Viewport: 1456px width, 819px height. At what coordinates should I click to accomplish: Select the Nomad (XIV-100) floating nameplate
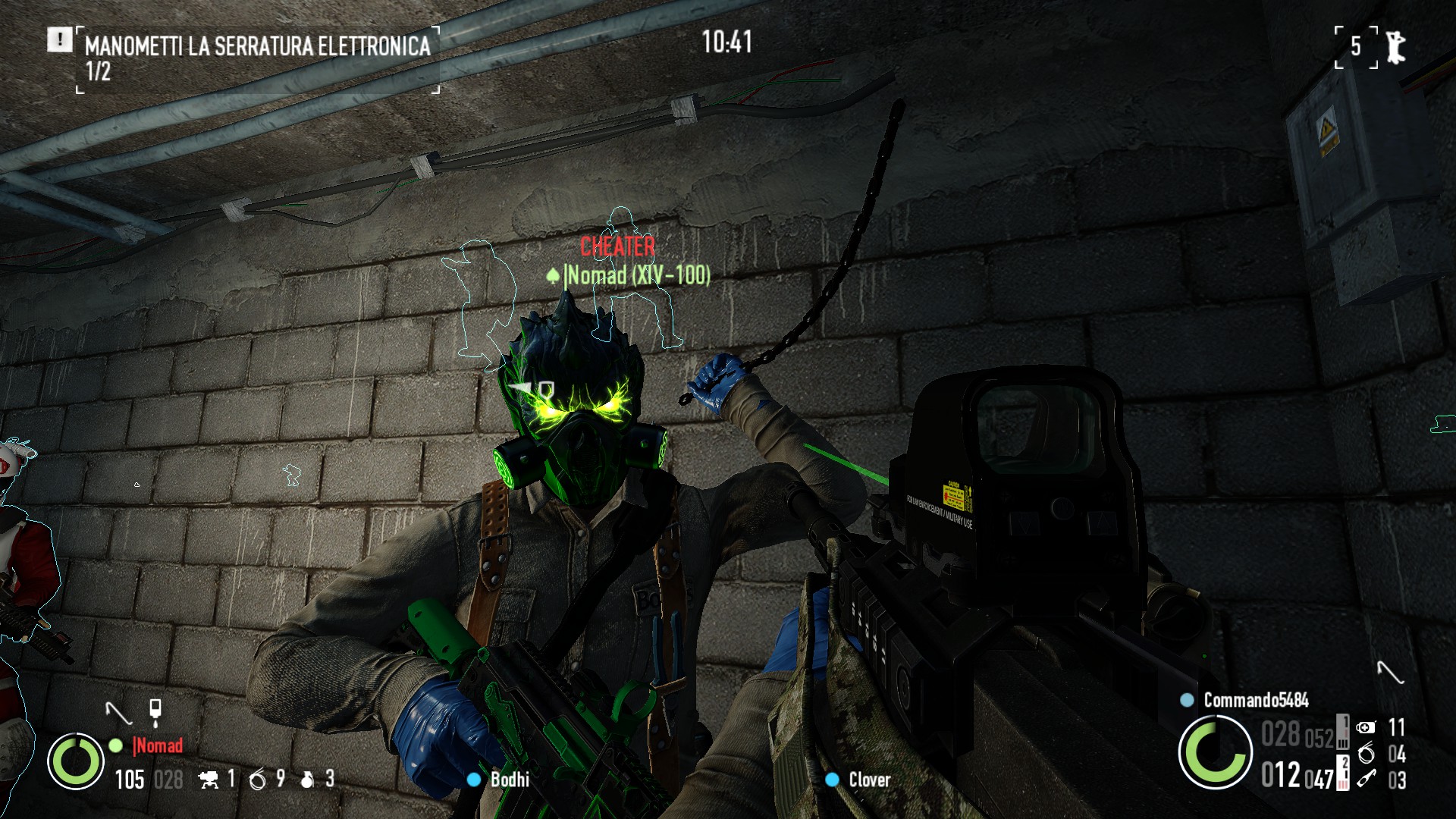(x=637, y=275)
